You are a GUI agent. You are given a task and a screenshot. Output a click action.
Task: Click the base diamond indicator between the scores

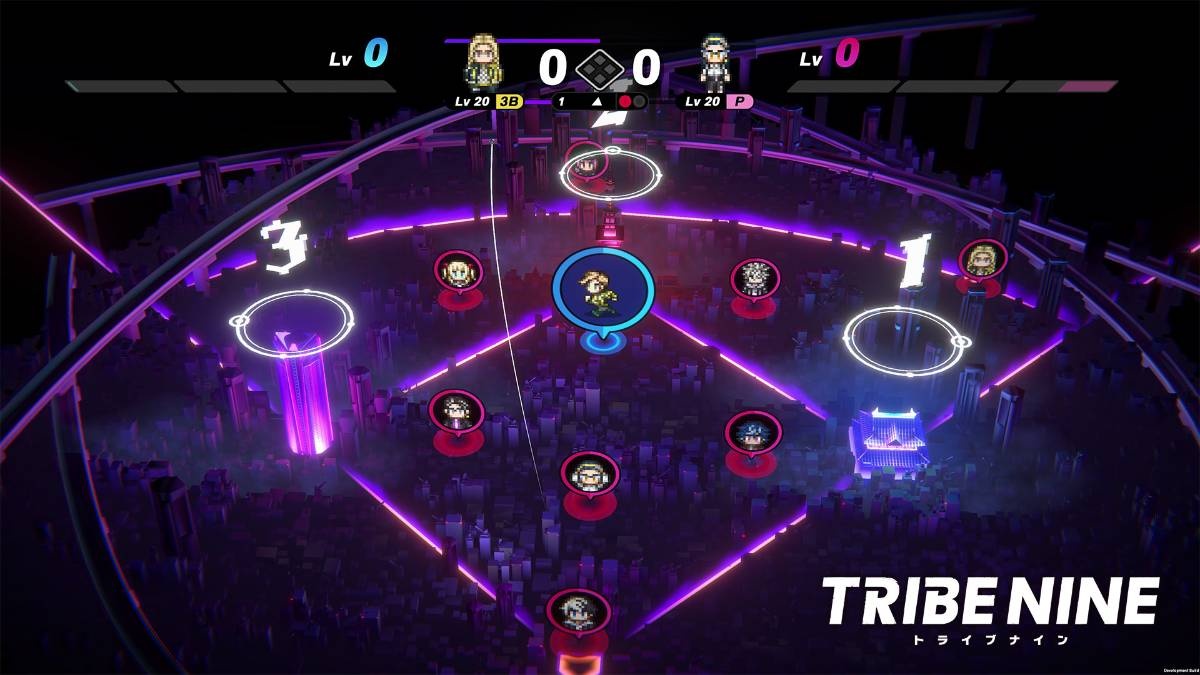(599, 67)
